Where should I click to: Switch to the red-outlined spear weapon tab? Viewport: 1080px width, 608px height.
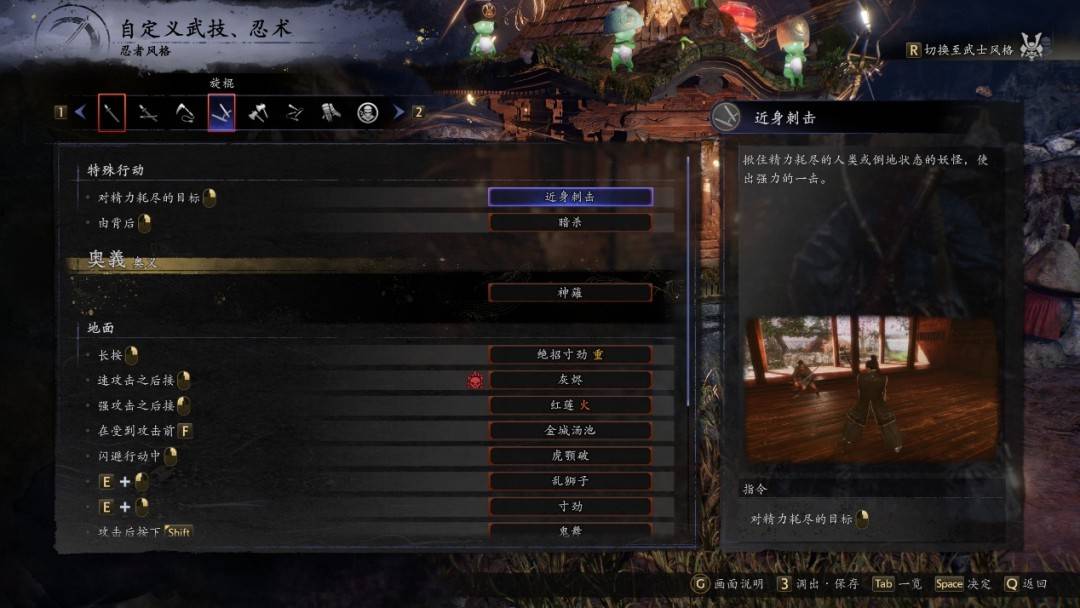coord(112,113)
